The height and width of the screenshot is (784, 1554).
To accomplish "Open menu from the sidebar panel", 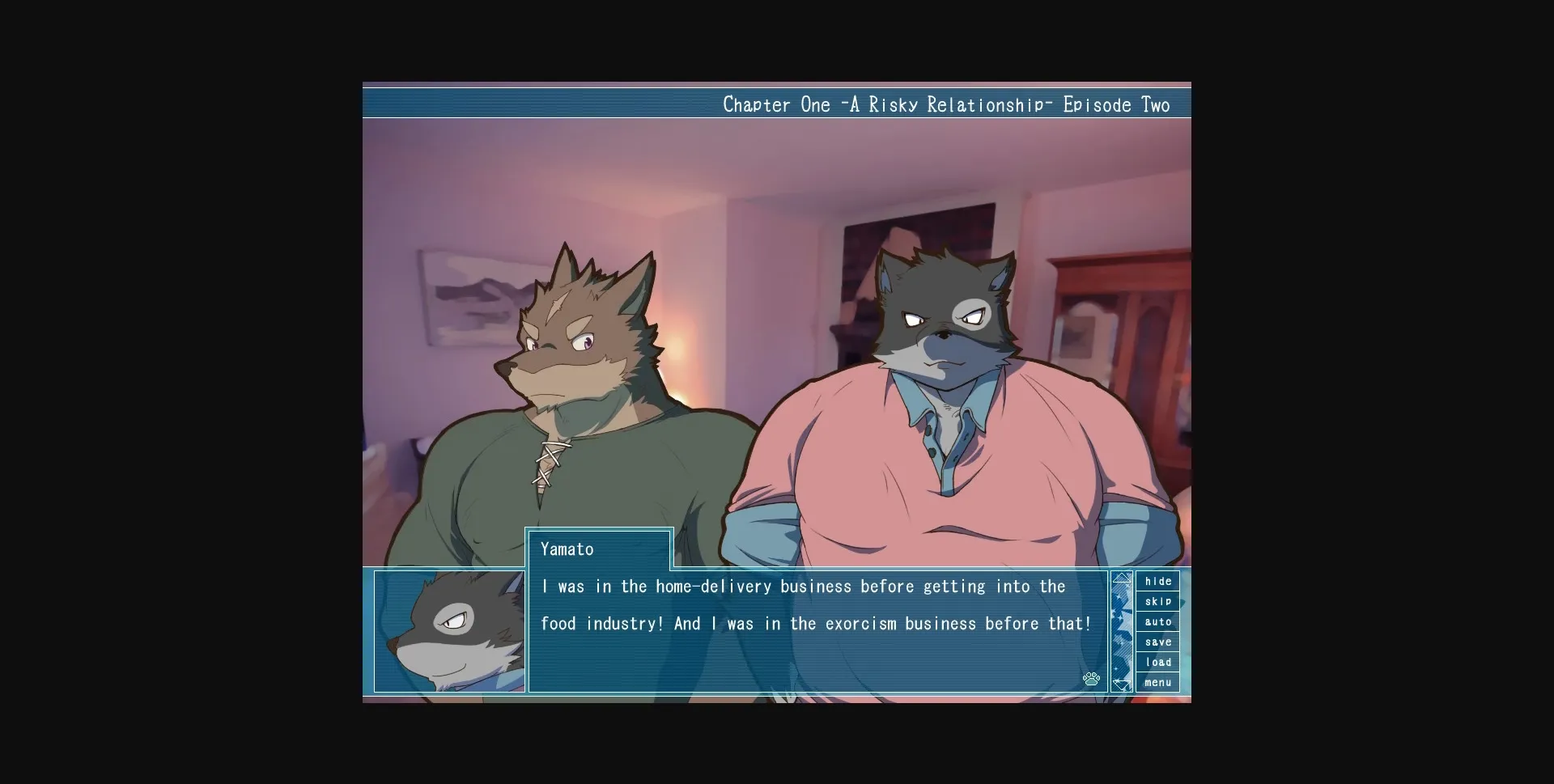I will (x=1158, y=682).
